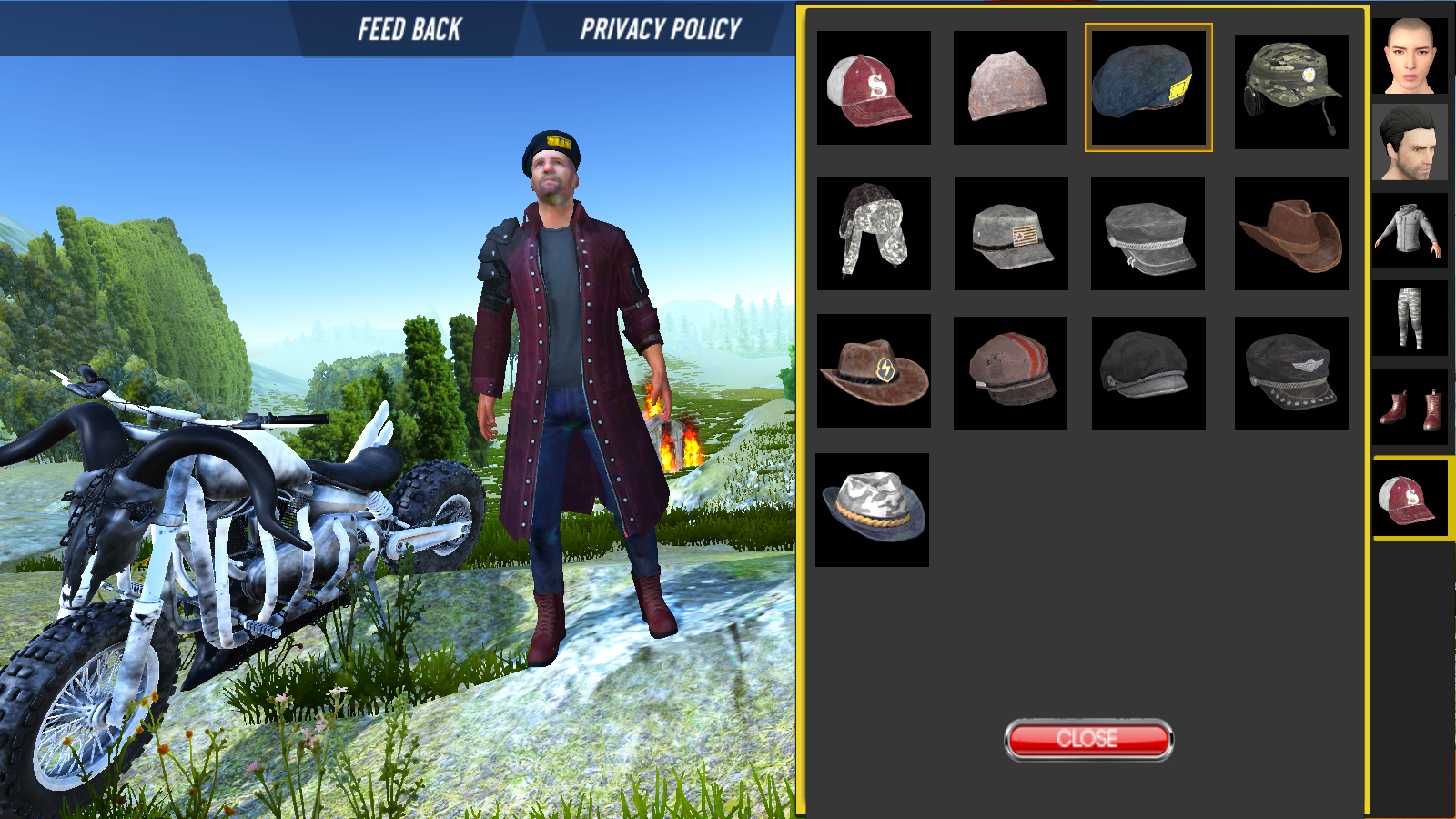The image size is (1456, 819).
Task: Switch to the boots category
Action: [1410, 407]
